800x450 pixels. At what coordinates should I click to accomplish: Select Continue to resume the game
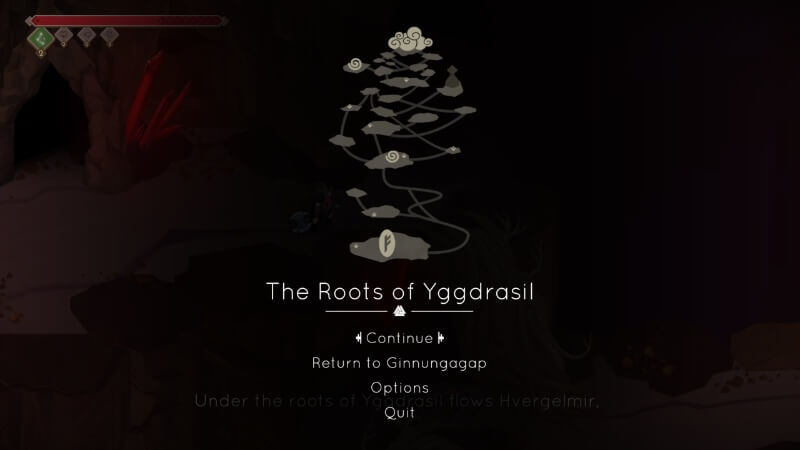click(x=399, y=338)
